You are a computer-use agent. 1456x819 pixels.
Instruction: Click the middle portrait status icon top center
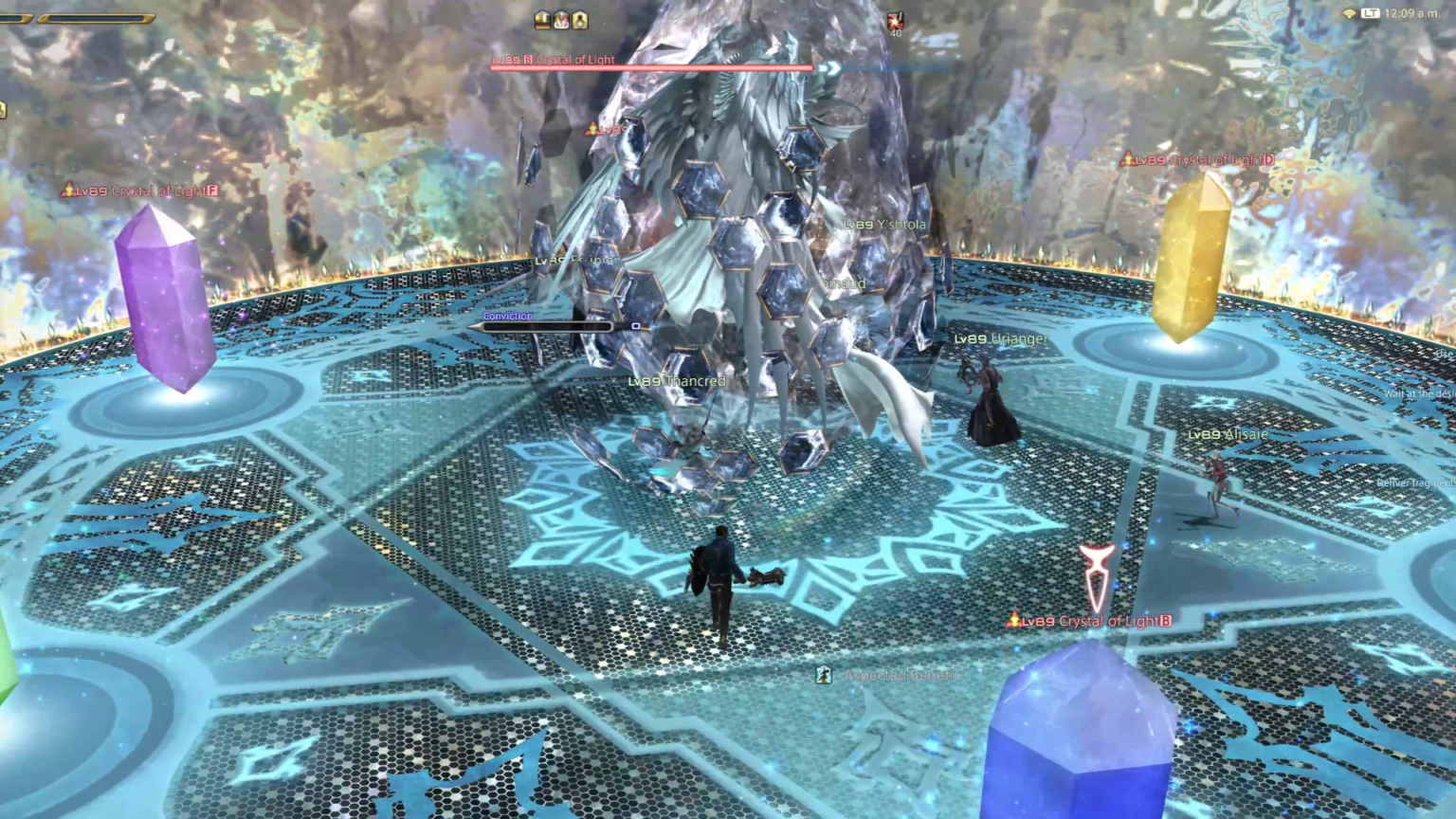pos(560,20)
